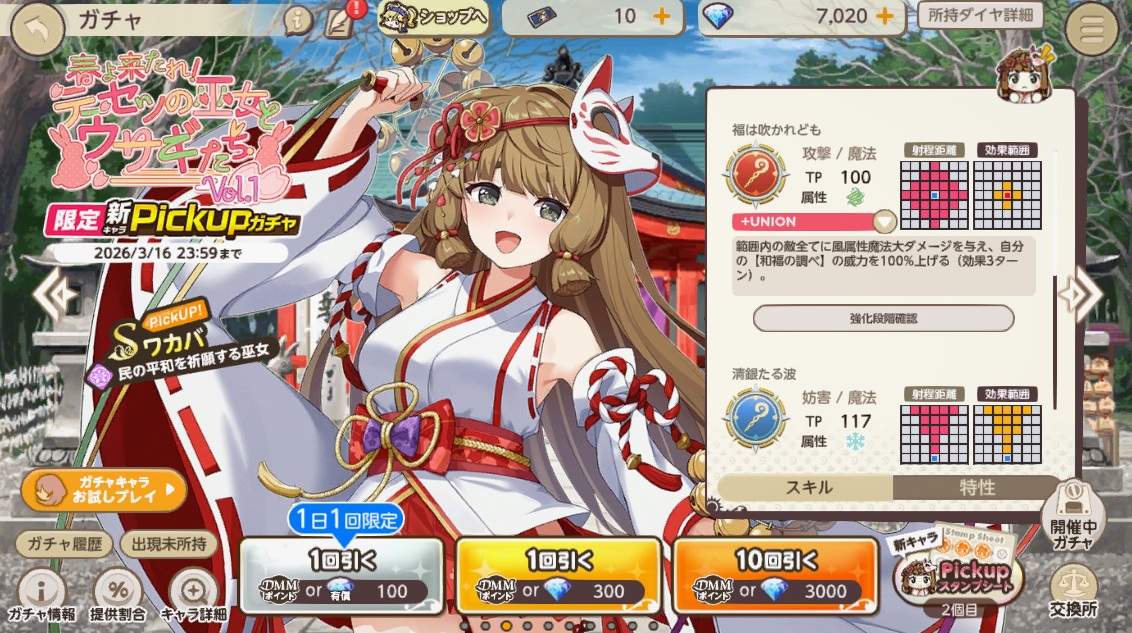Buy more diamonds with the plus icon
The image size is (1132, 633).
pos(884,17)
